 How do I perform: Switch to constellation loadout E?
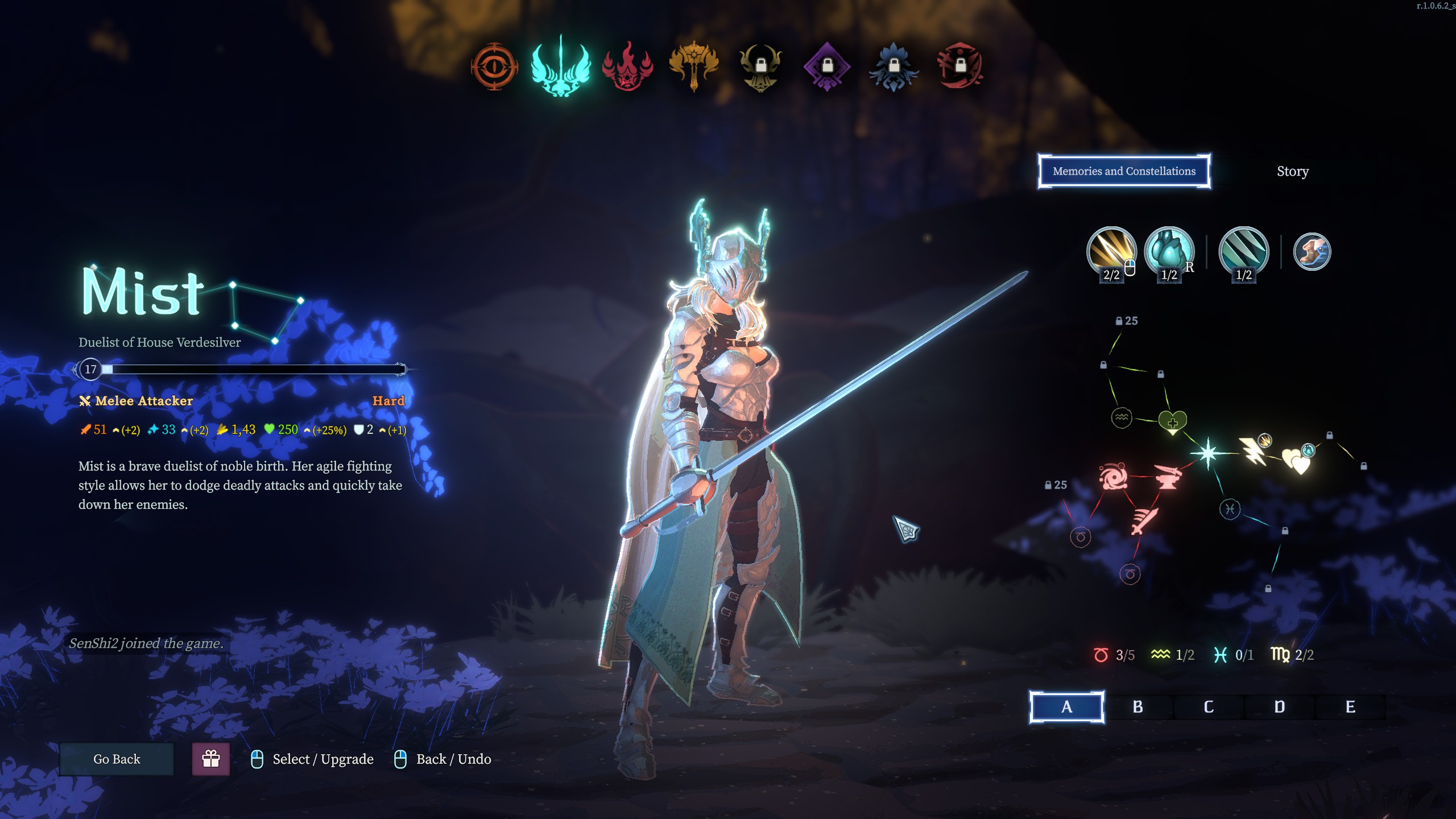pyautogui.click(x=1350, y=707)
